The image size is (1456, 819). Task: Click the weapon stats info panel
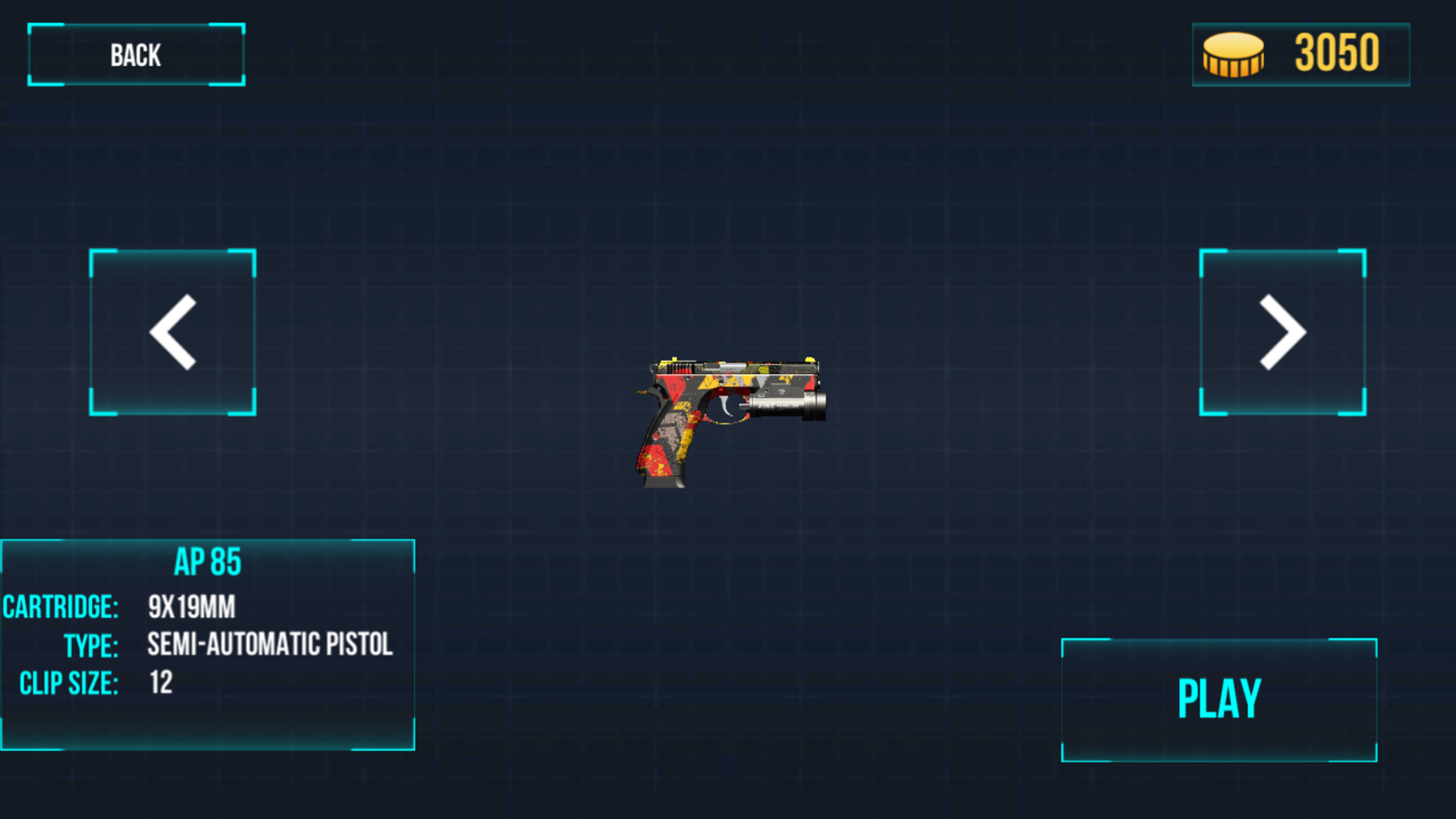click(209, 645)
